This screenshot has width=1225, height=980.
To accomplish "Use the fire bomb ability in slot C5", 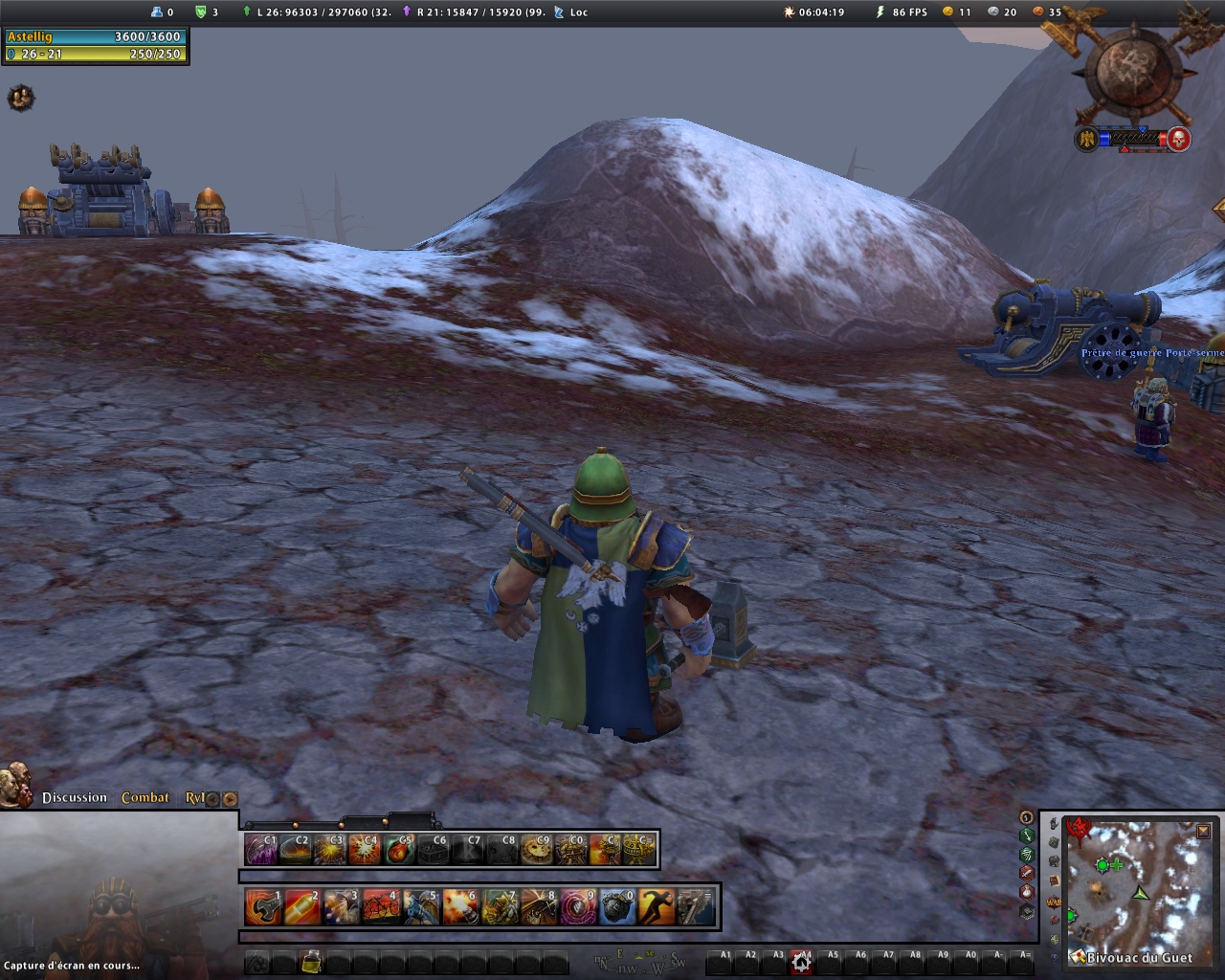I will (x=400, y=850).
